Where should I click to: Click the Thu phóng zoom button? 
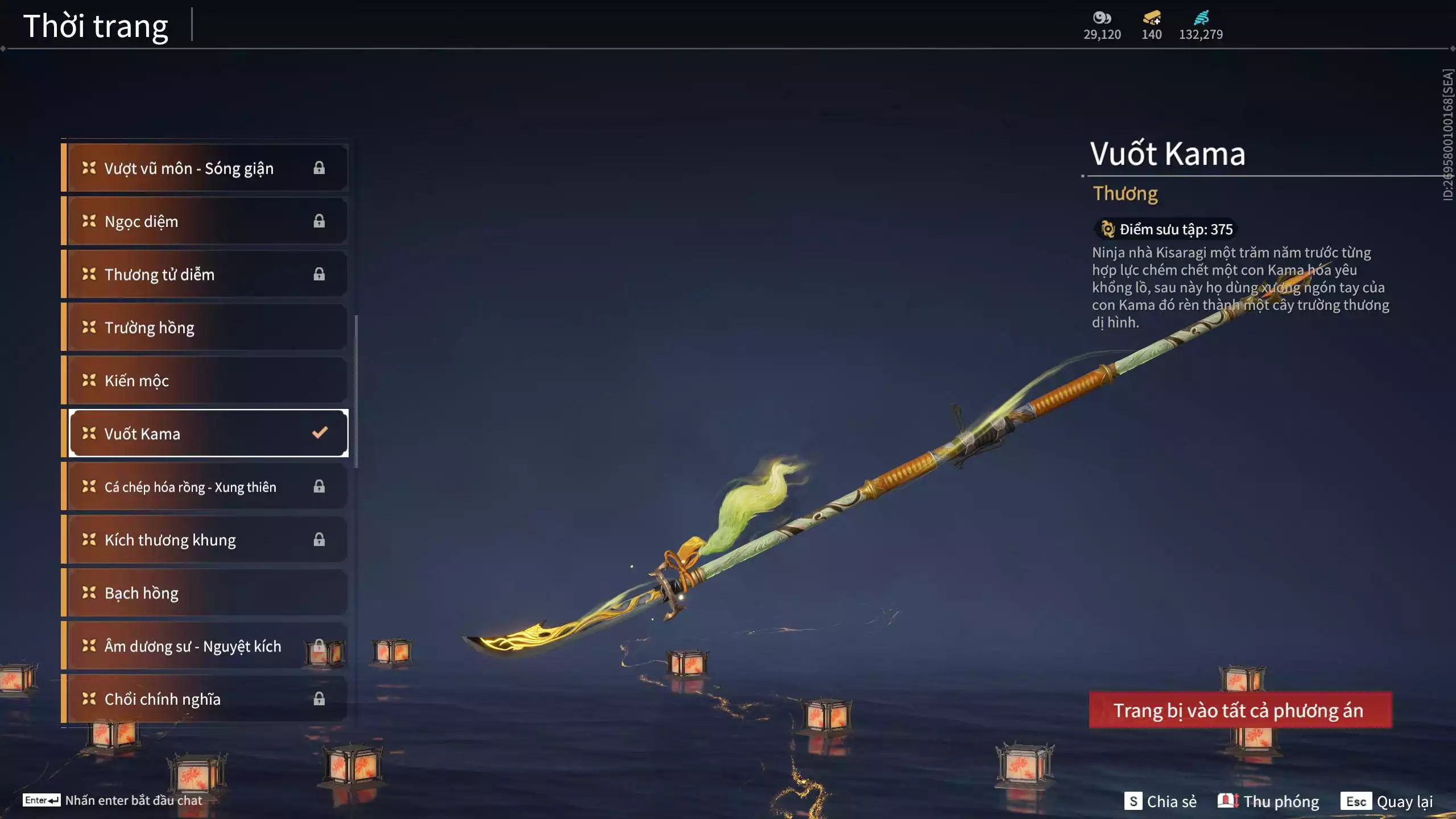click(x=1268, y=801)
